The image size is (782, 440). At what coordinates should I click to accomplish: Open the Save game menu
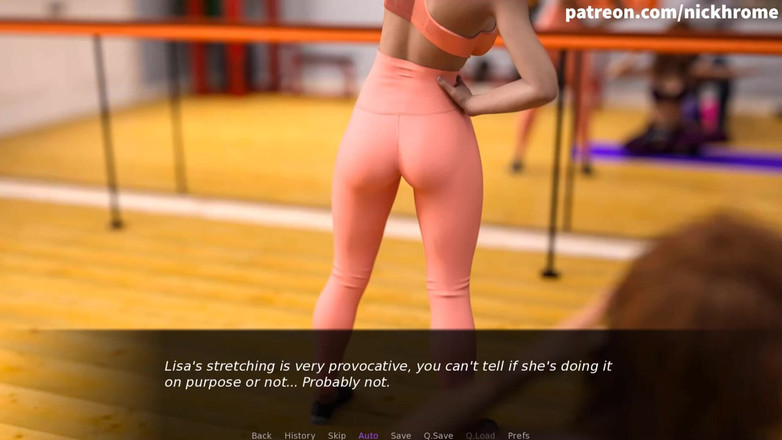click(400, 435)
